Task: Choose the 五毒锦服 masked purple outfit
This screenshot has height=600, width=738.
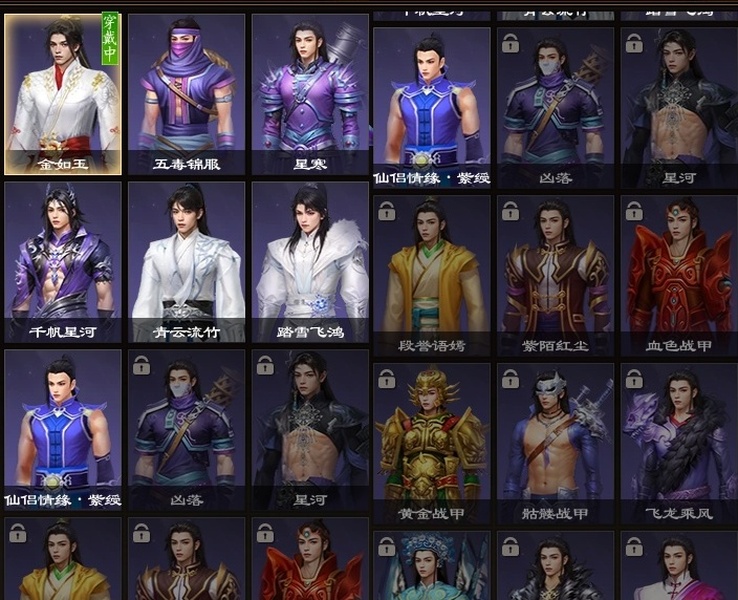Action: pyautogui.click(x=187, y=94)
